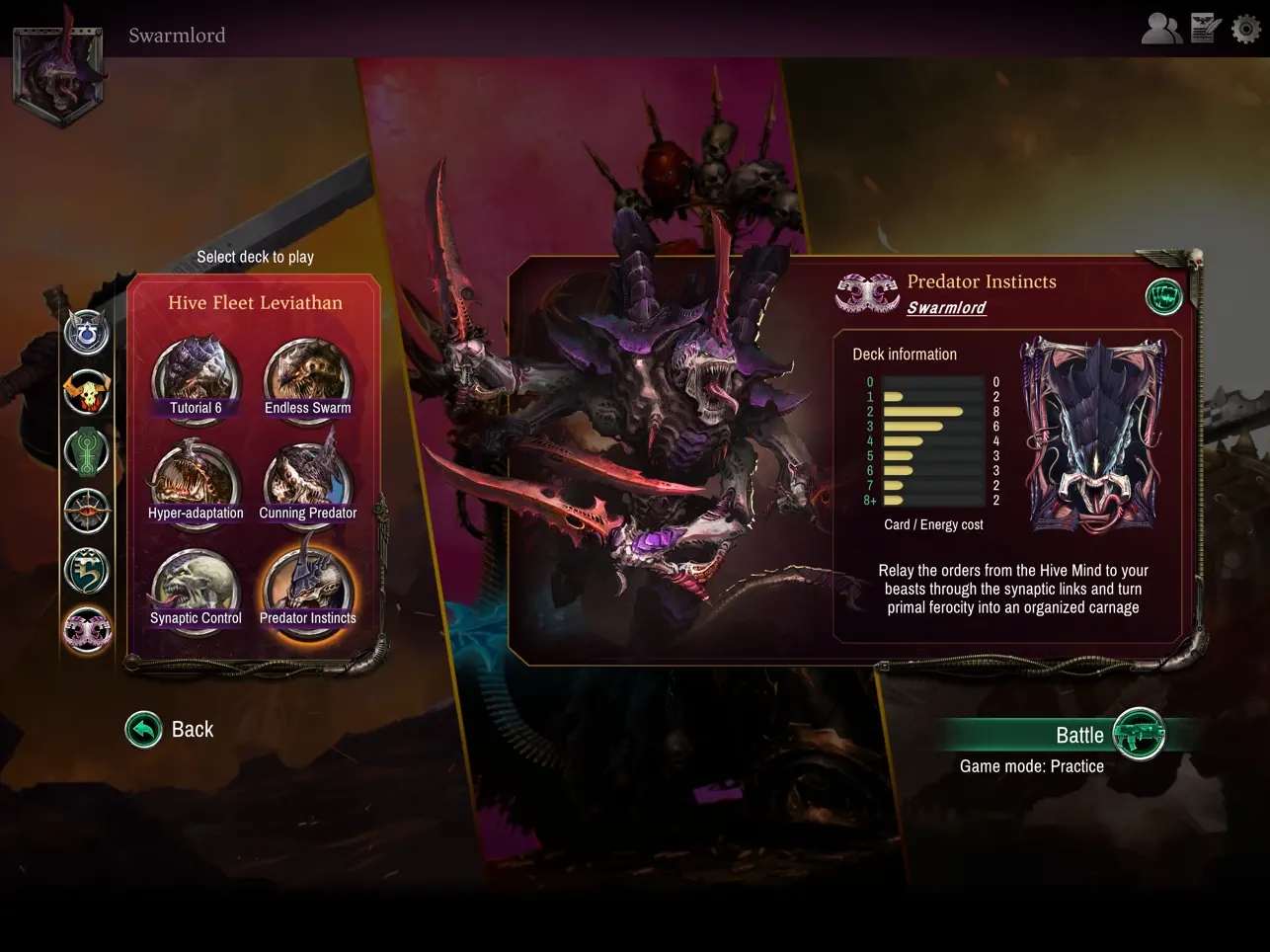
Task: Switch to the Space Marines faction icon
Action: [87, 333]
